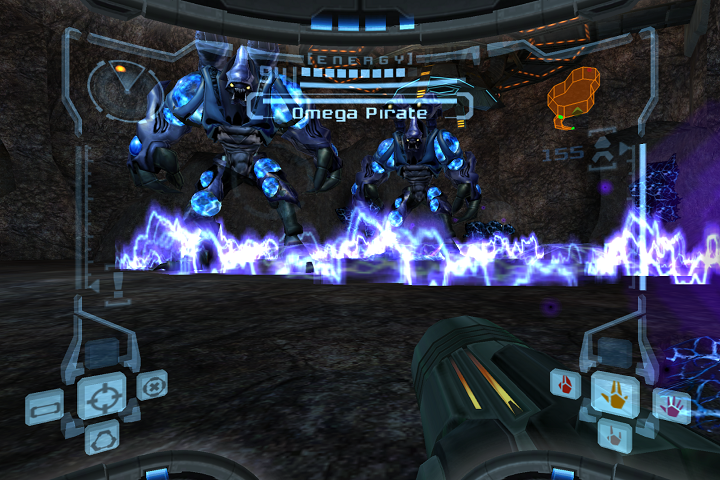This screenshot has height=480, width=720.
Task: Select the combat visor crosshair icon
Action: tap(102, 396)
